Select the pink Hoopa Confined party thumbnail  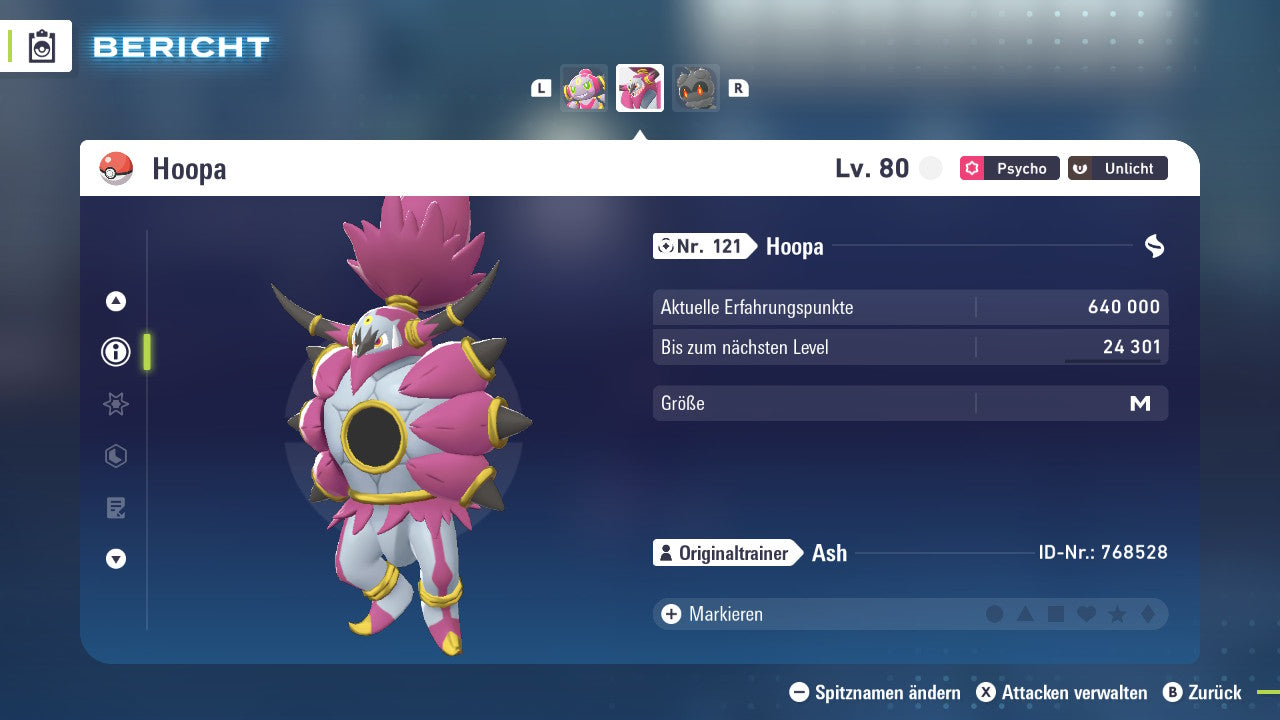click(x=584, y=88)
